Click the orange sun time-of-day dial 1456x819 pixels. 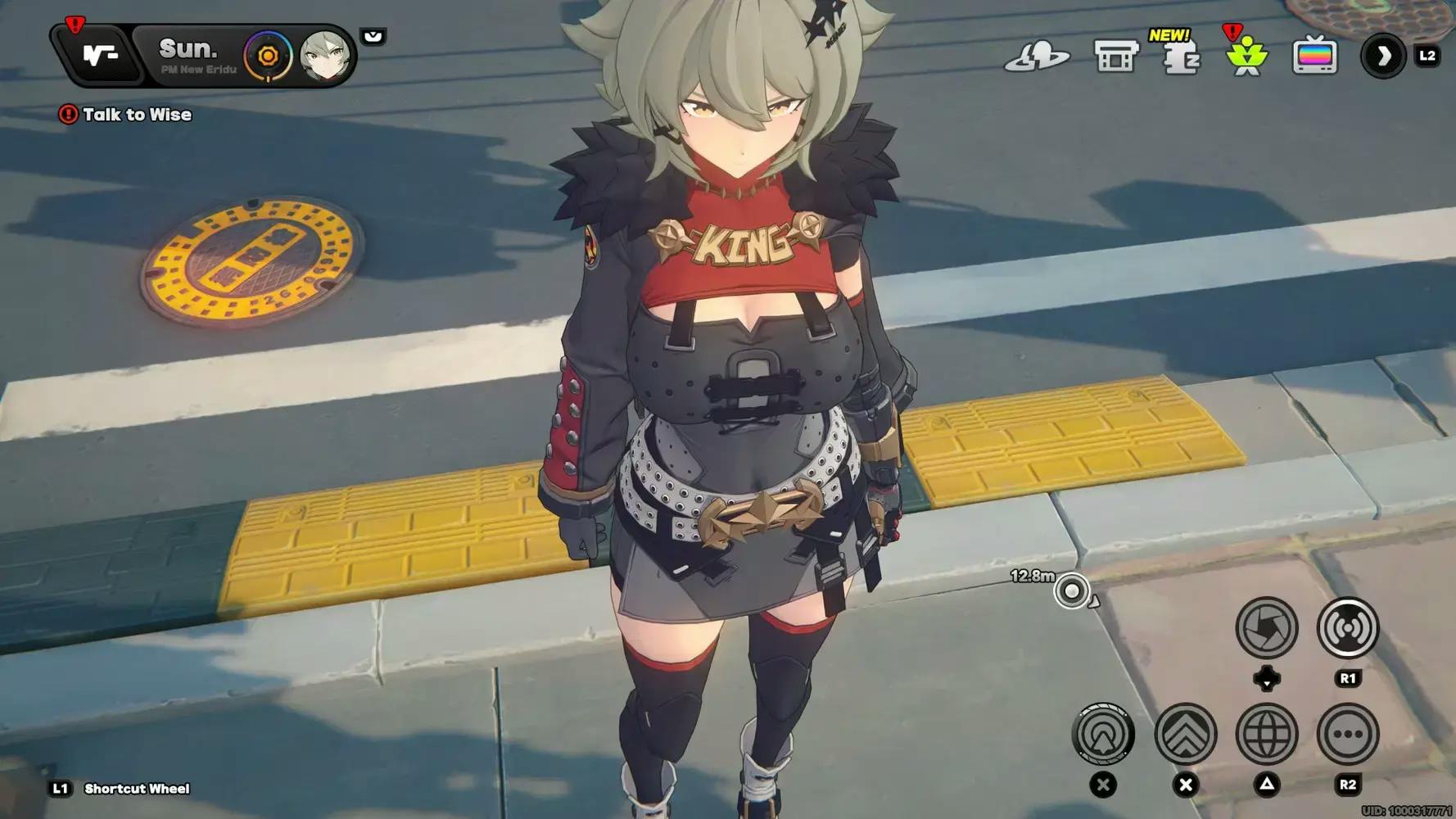click(268, 57)
